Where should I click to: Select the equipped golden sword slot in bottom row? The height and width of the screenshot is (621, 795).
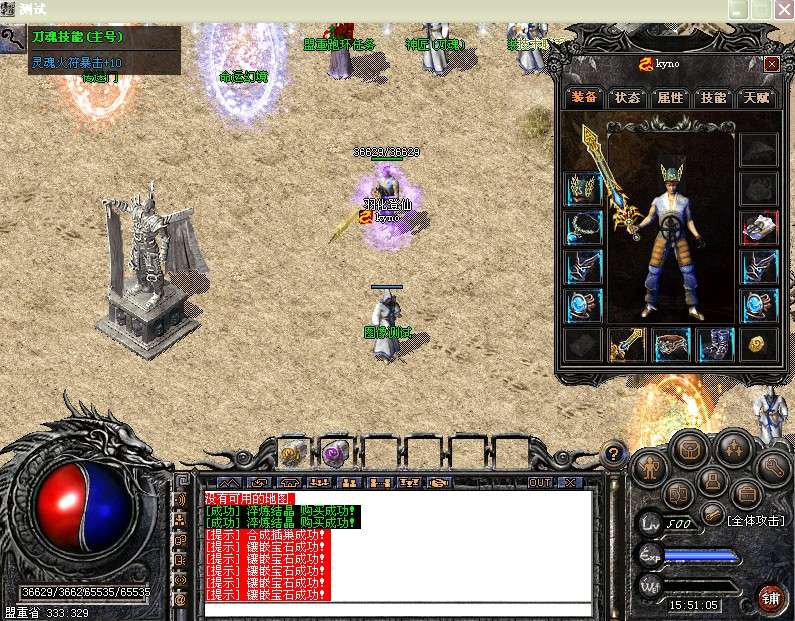627,345
